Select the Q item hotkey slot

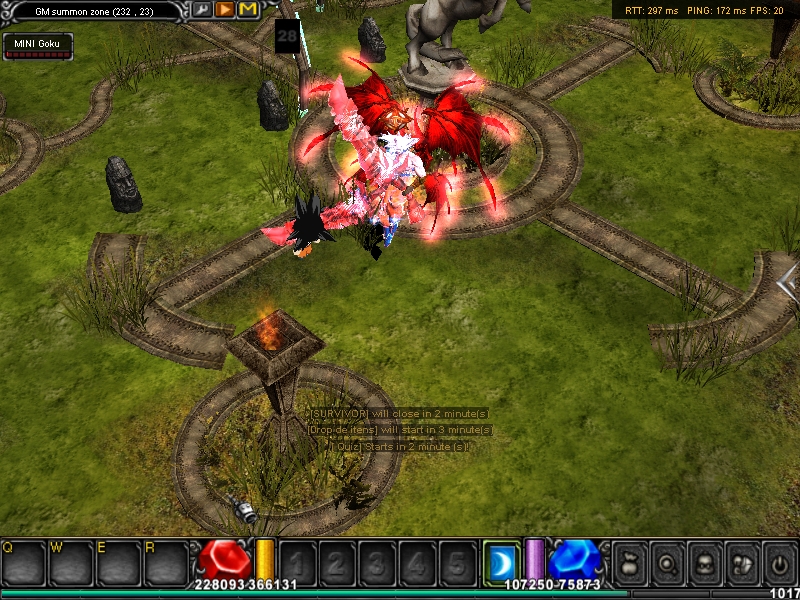click(x=23, y=562)
